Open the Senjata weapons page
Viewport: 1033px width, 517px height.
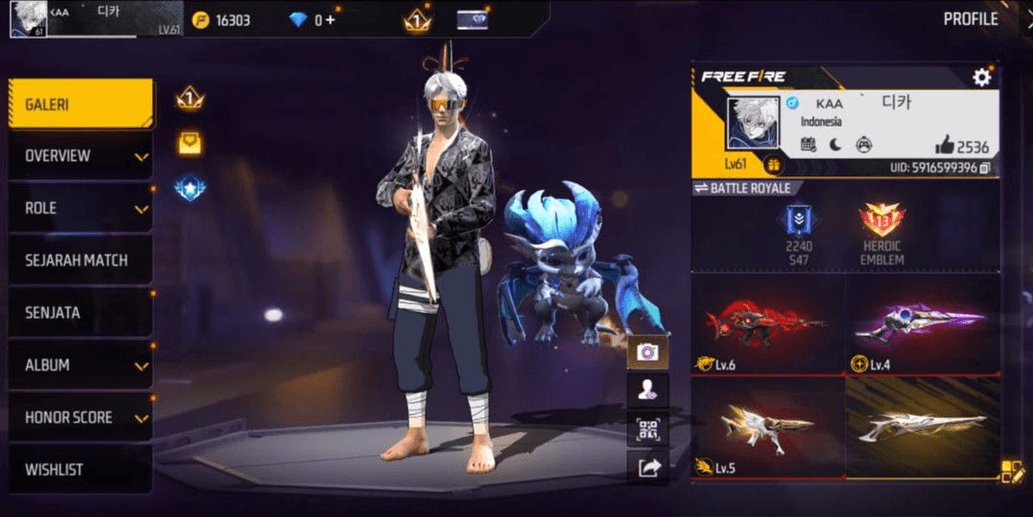[x=80, y=313]
